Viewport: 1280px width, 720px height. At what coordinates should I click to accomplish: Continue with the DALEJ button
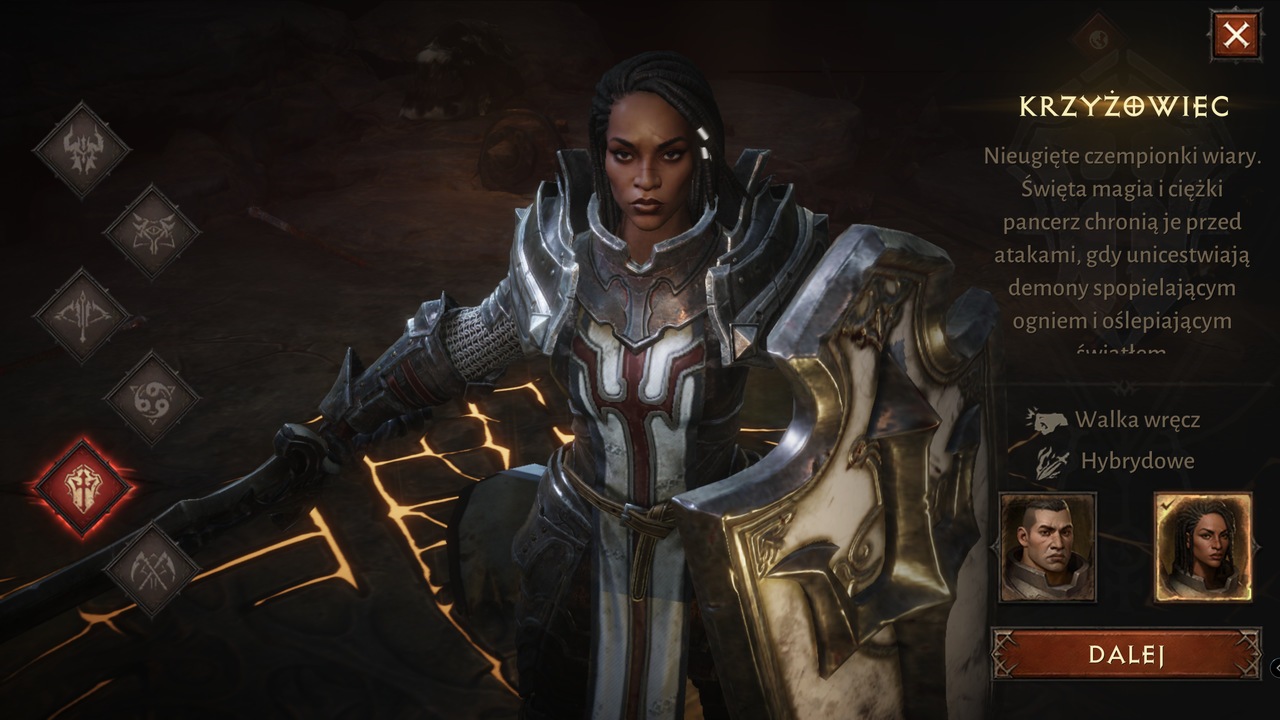tap(1126, 655)
